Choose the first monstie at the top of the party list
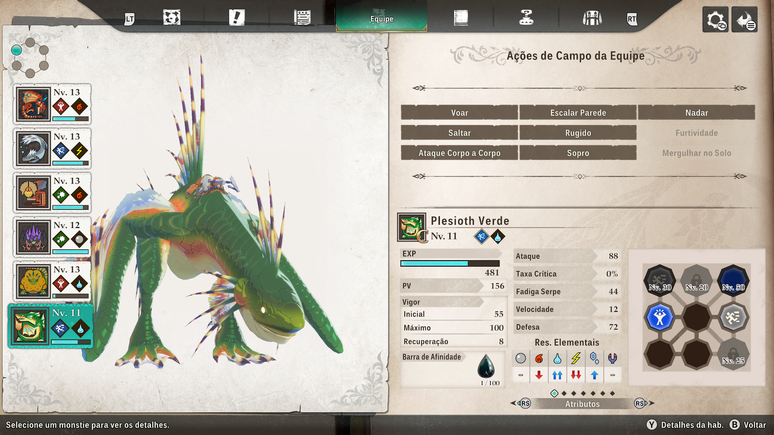Image resolution: width=774 pixels, height=435 pixels. point(52,104)
